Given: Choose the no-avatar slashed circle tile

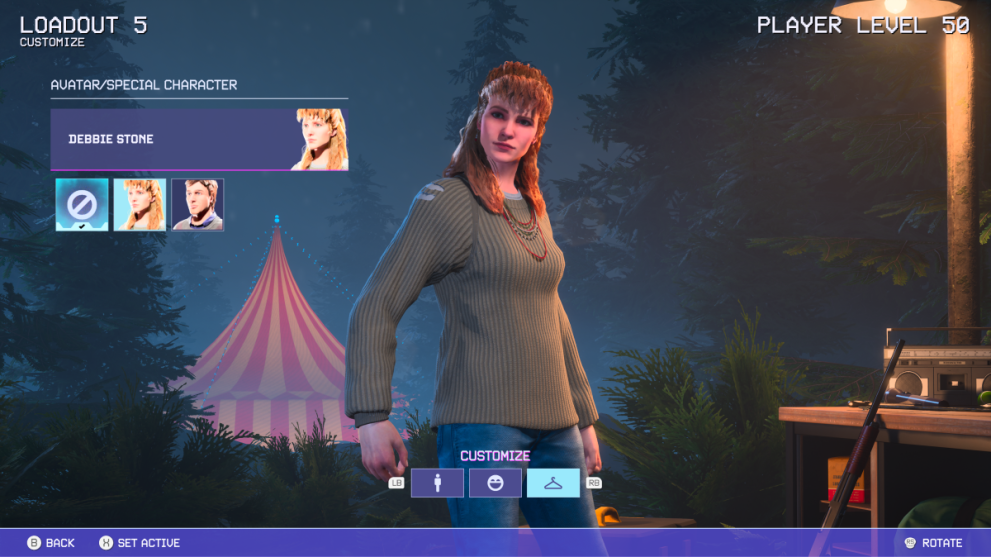Looking at the screenshot, I should 82,205.
